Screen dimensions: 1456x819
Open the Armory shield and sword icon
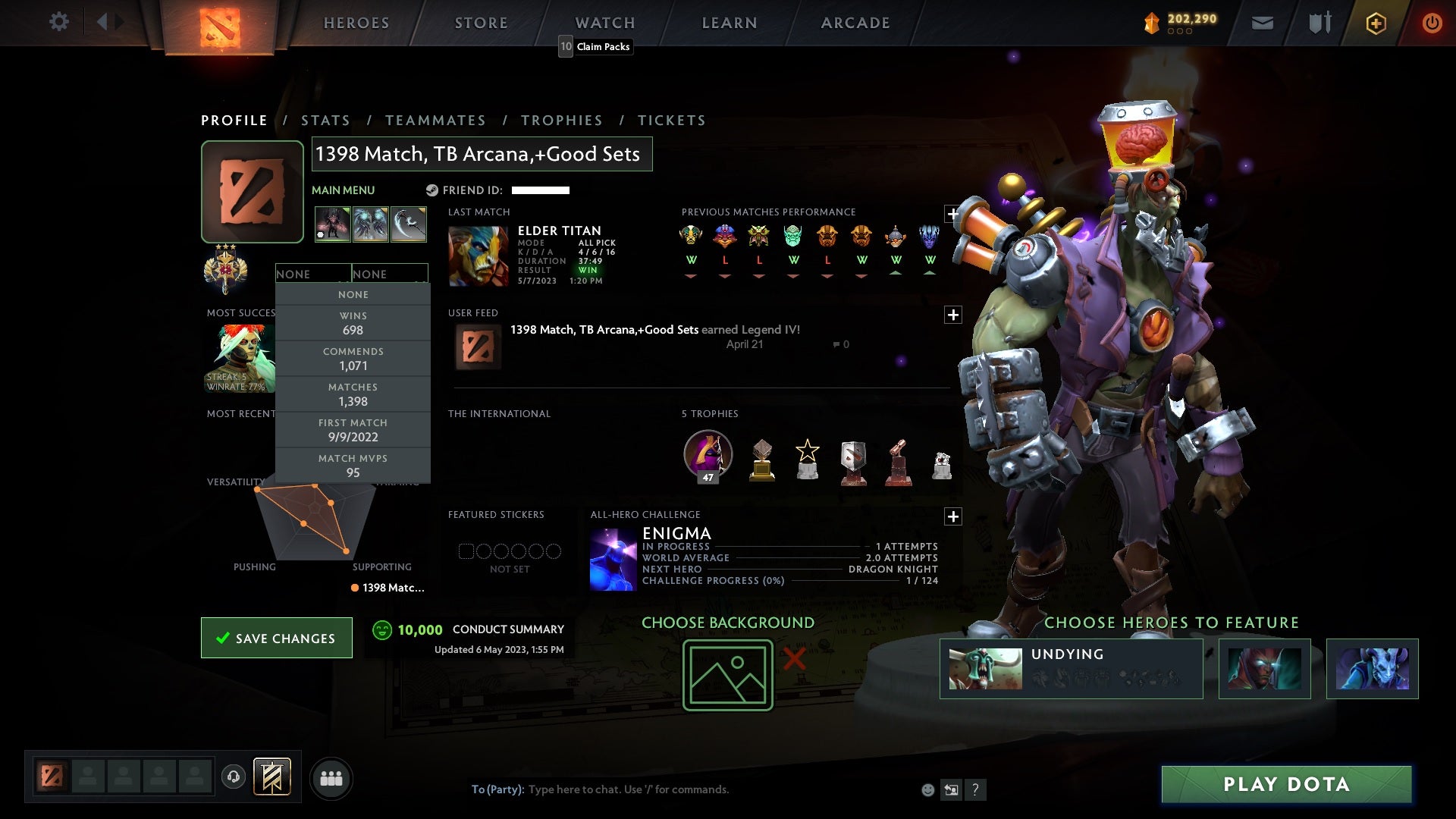(1318, 22)
